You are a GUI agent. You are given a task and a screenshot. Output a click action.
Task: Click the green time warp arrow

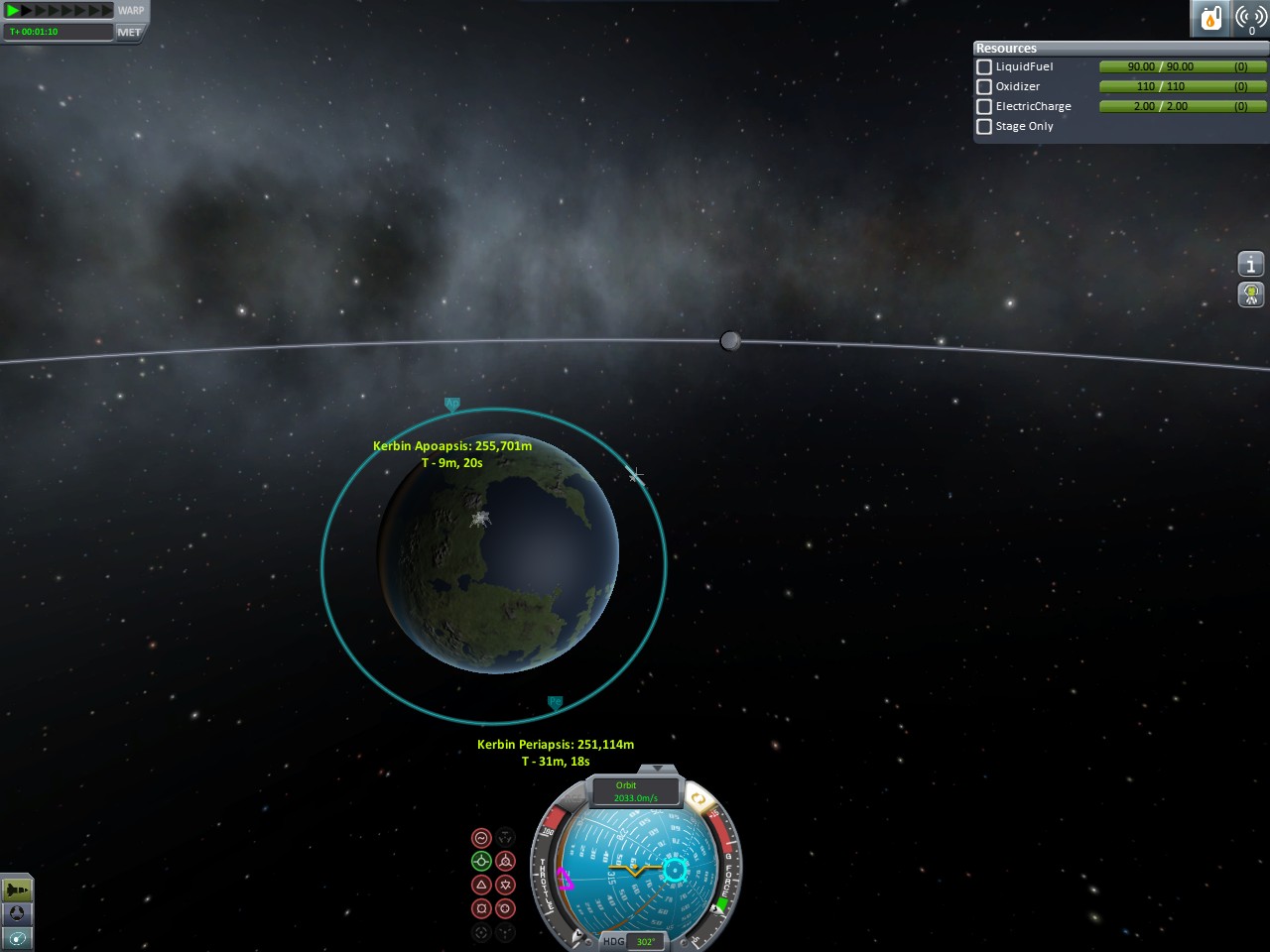point(13,11)
